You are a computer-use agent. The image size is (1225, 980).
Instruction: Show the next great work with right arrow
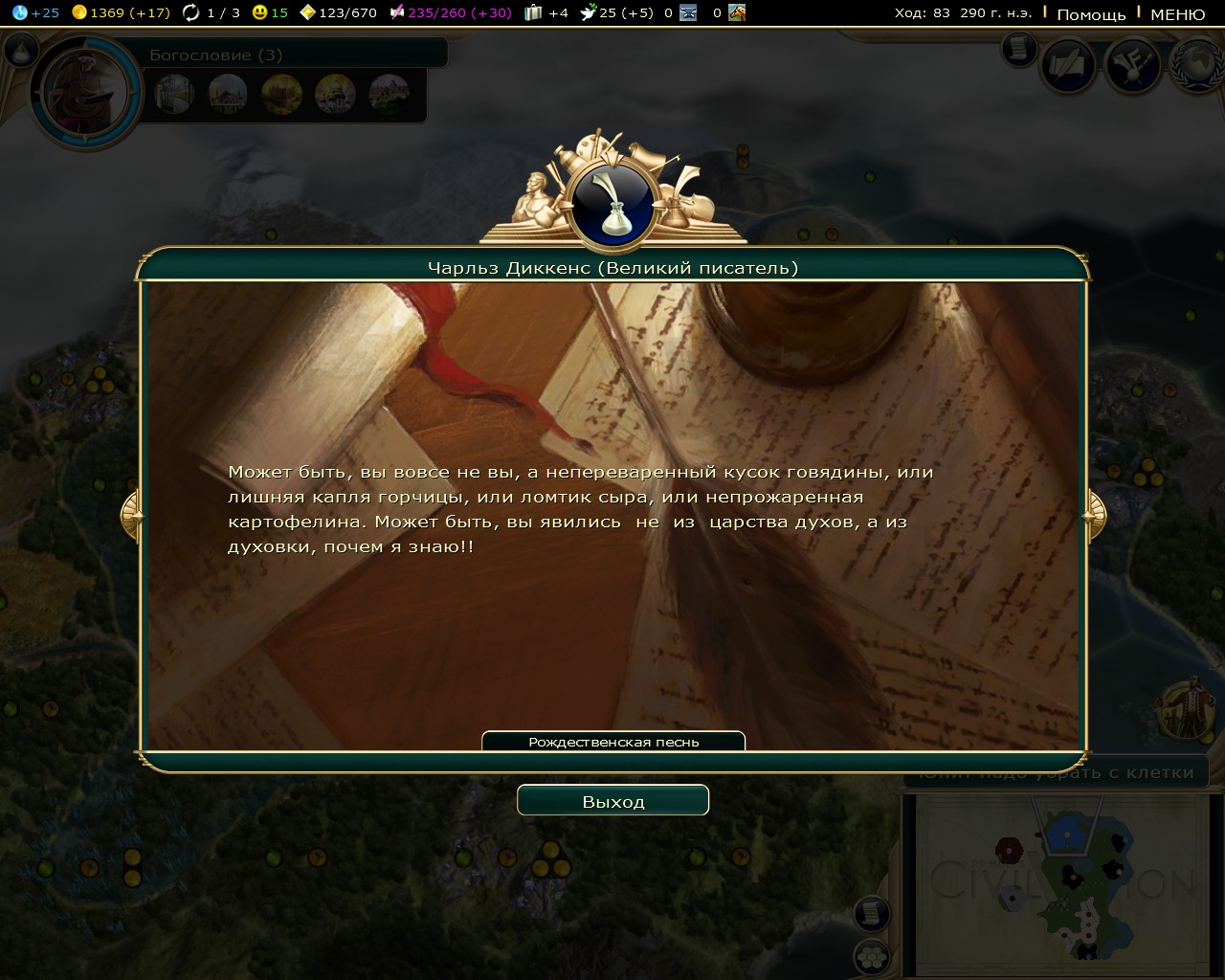coord(1094,516)
